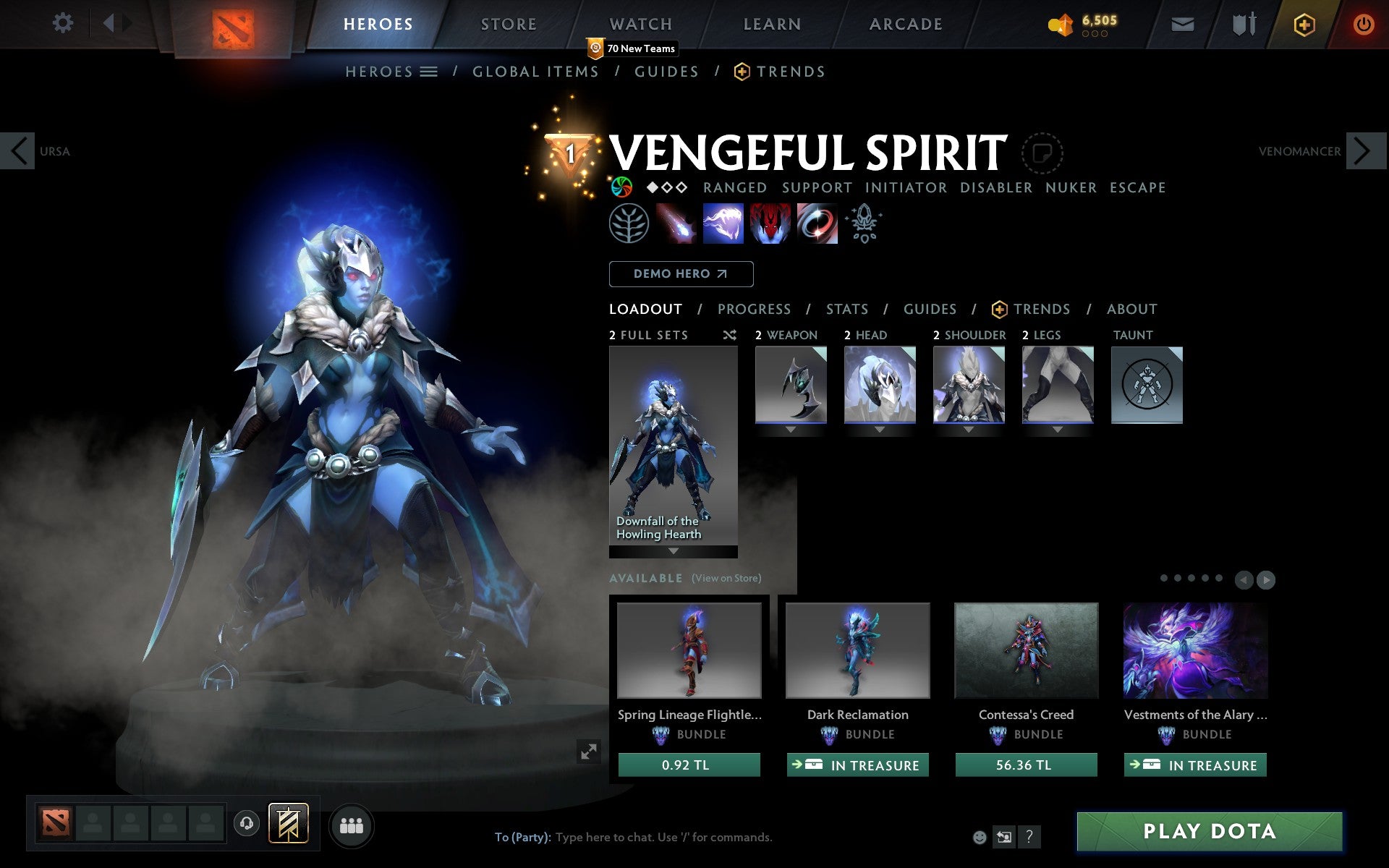Expand the Downfall of the Howling Hearth set
The width and height of the screenshot is (1389, 868).
coord(673,551)
